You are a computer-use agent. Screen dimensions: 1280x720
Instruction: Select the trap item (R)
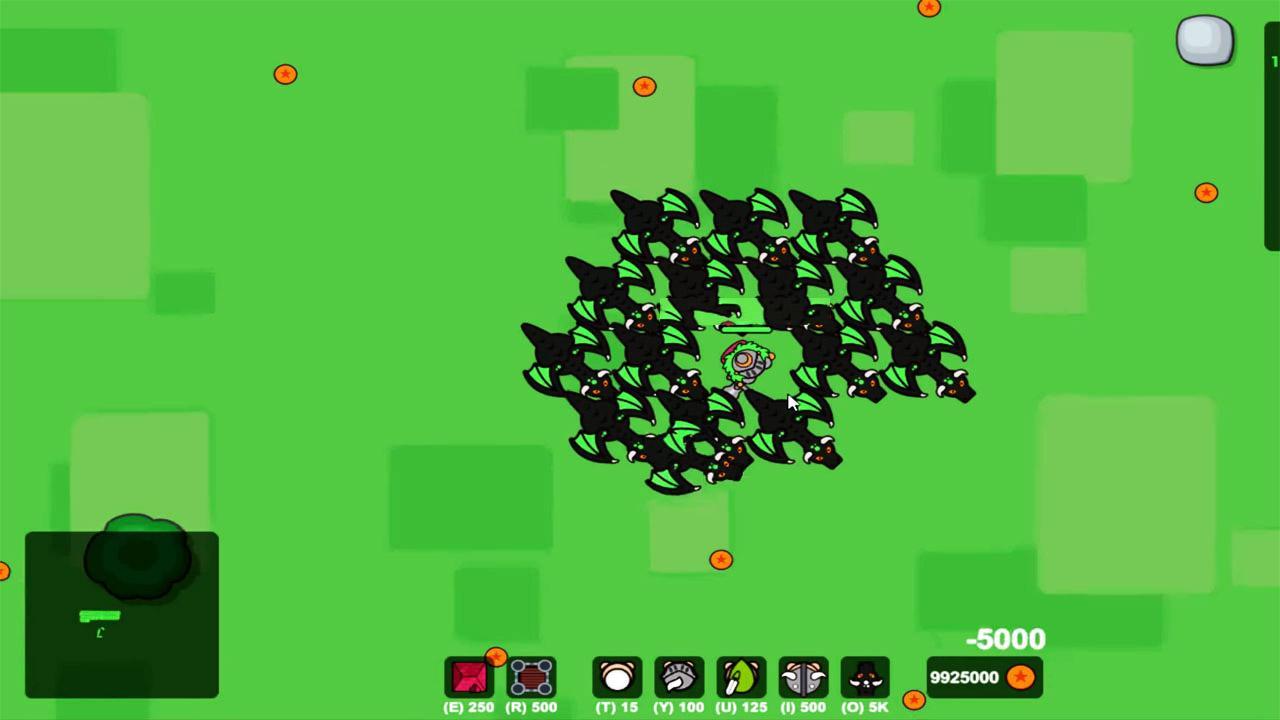(531, 678)
